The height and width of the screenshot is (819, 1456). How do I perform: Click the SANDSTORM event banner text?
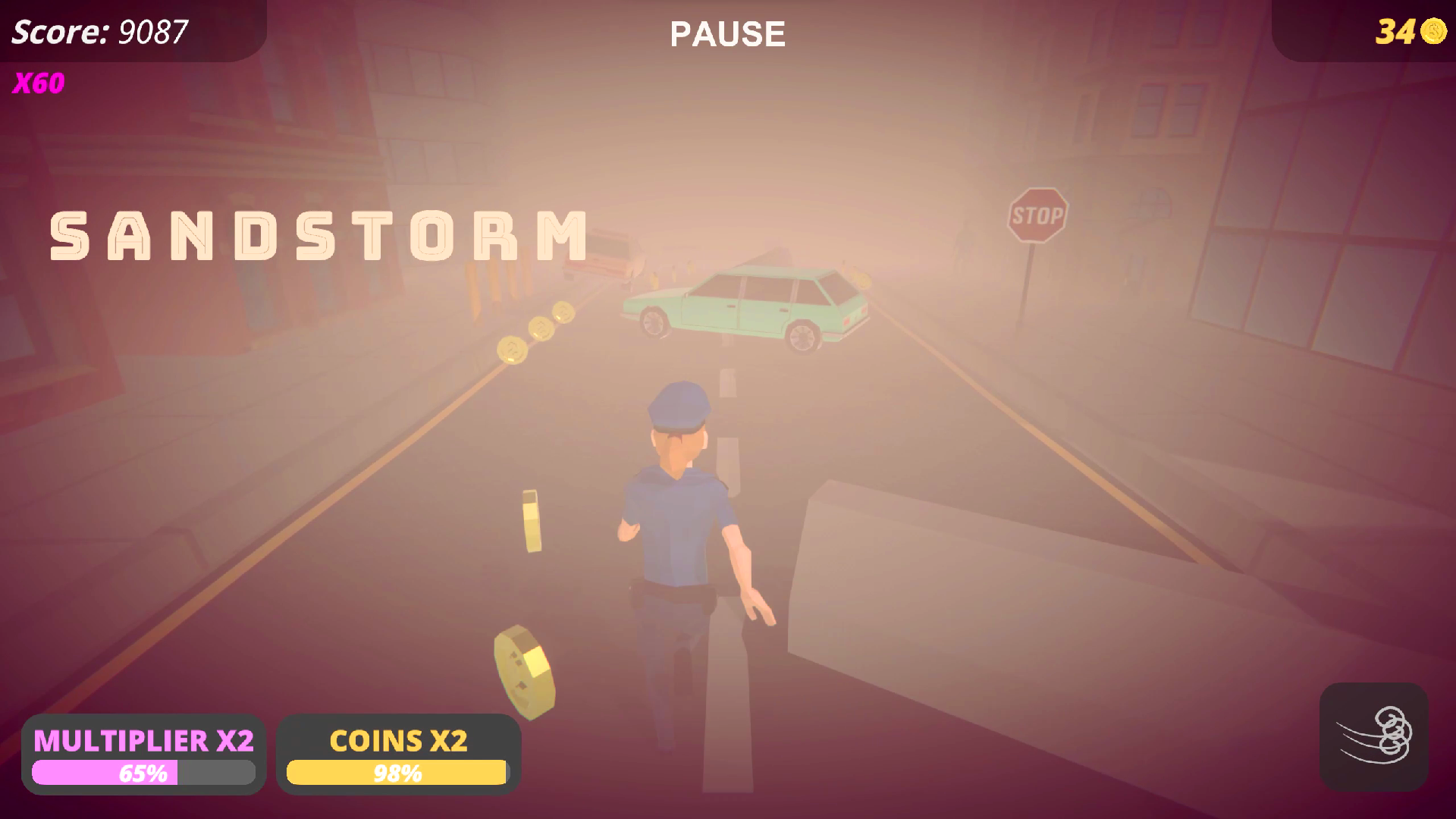316,234
